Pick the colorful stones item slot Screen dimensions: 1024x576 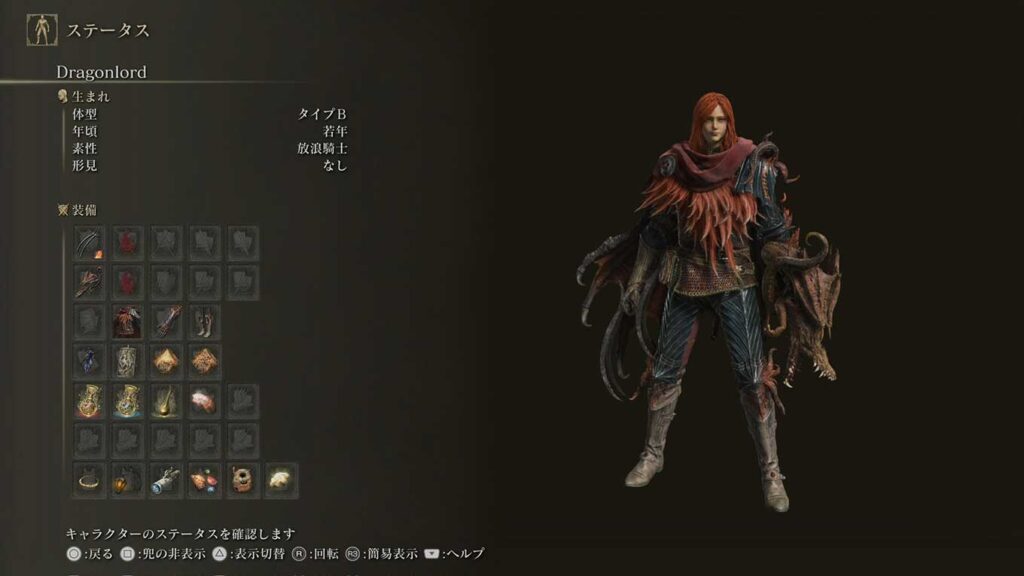coord(205,479)
